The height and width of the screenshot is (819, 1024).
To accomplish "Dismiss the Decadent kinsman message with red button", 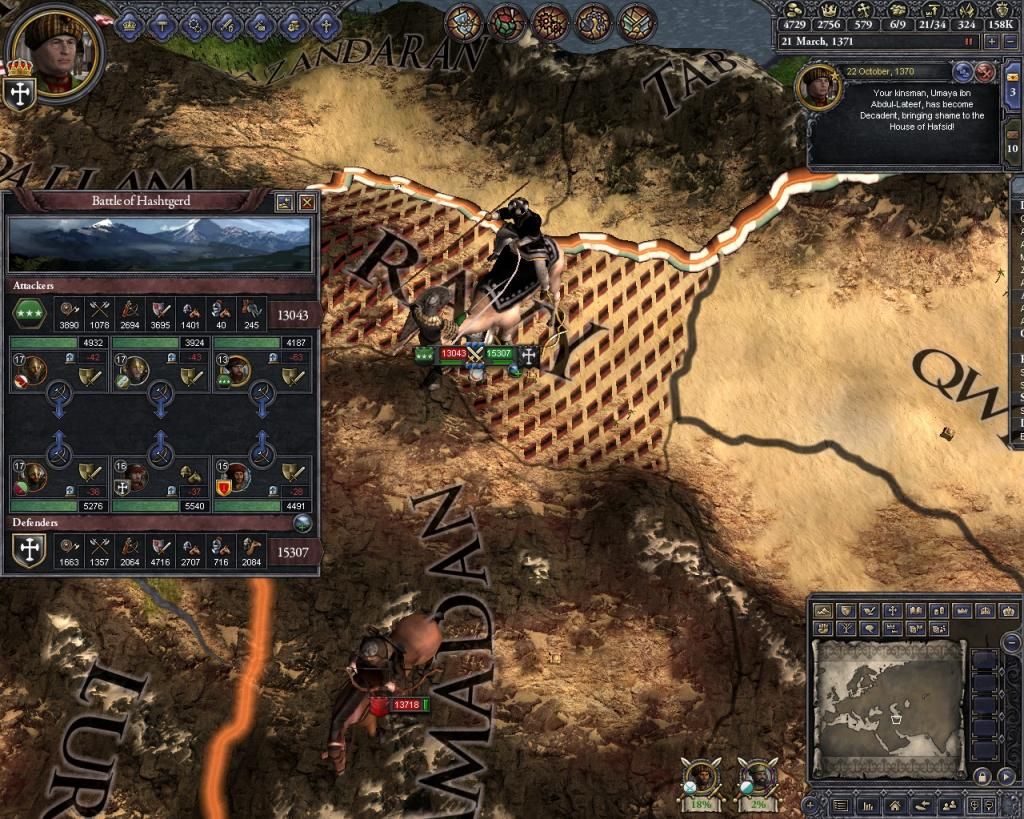I will pyautogui.click(x=985, y=71).
